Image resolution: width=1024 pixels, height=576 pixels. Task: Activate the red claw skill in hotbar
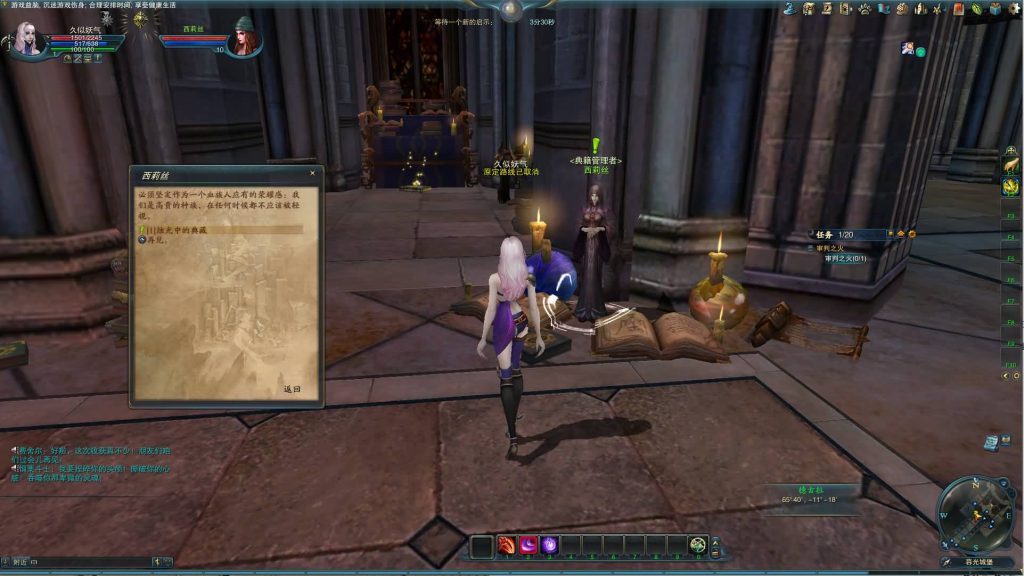coord(507,545)
